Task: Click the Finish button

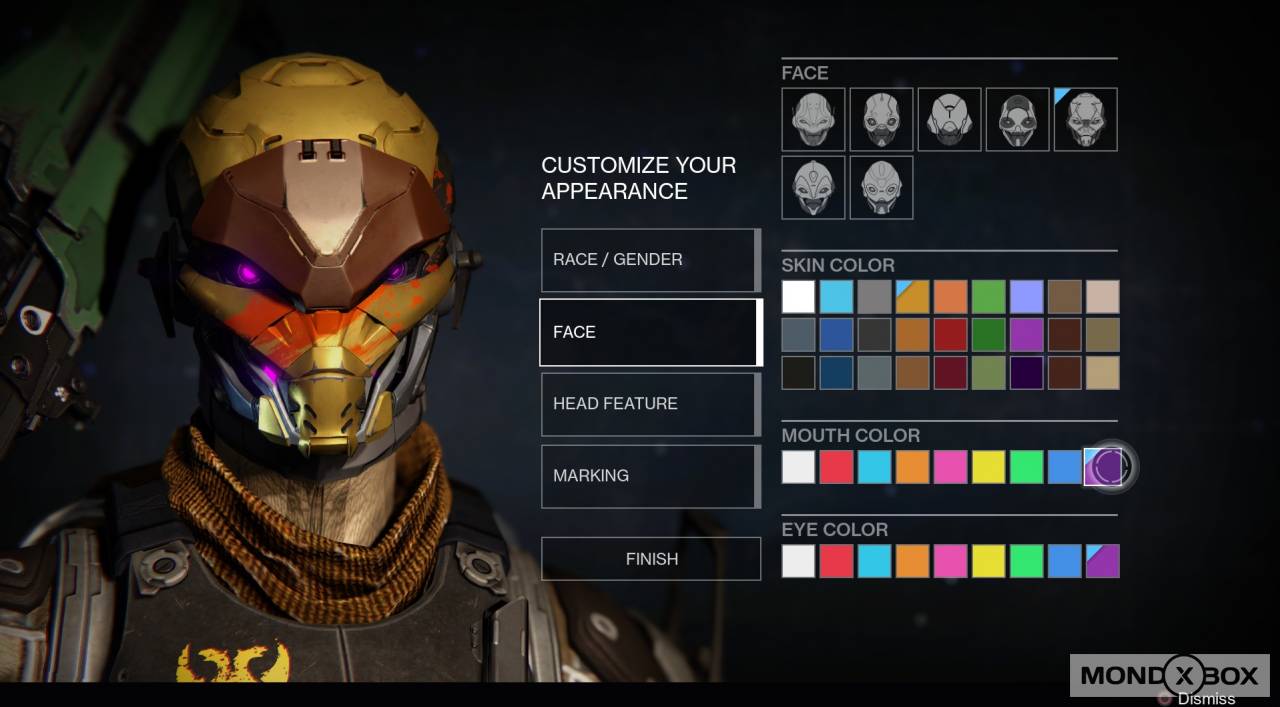Action: point(651,559)
